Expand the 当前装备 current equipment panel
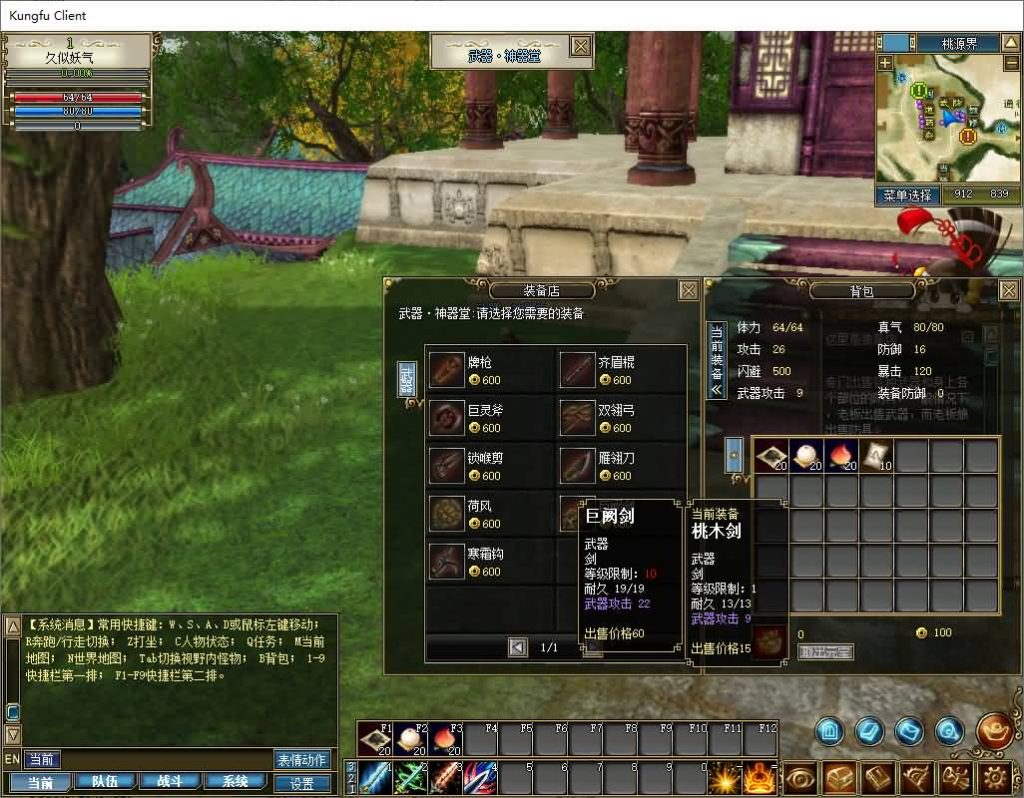Image resolution: width=1024 pixels, height=798 pixels. 716,360
